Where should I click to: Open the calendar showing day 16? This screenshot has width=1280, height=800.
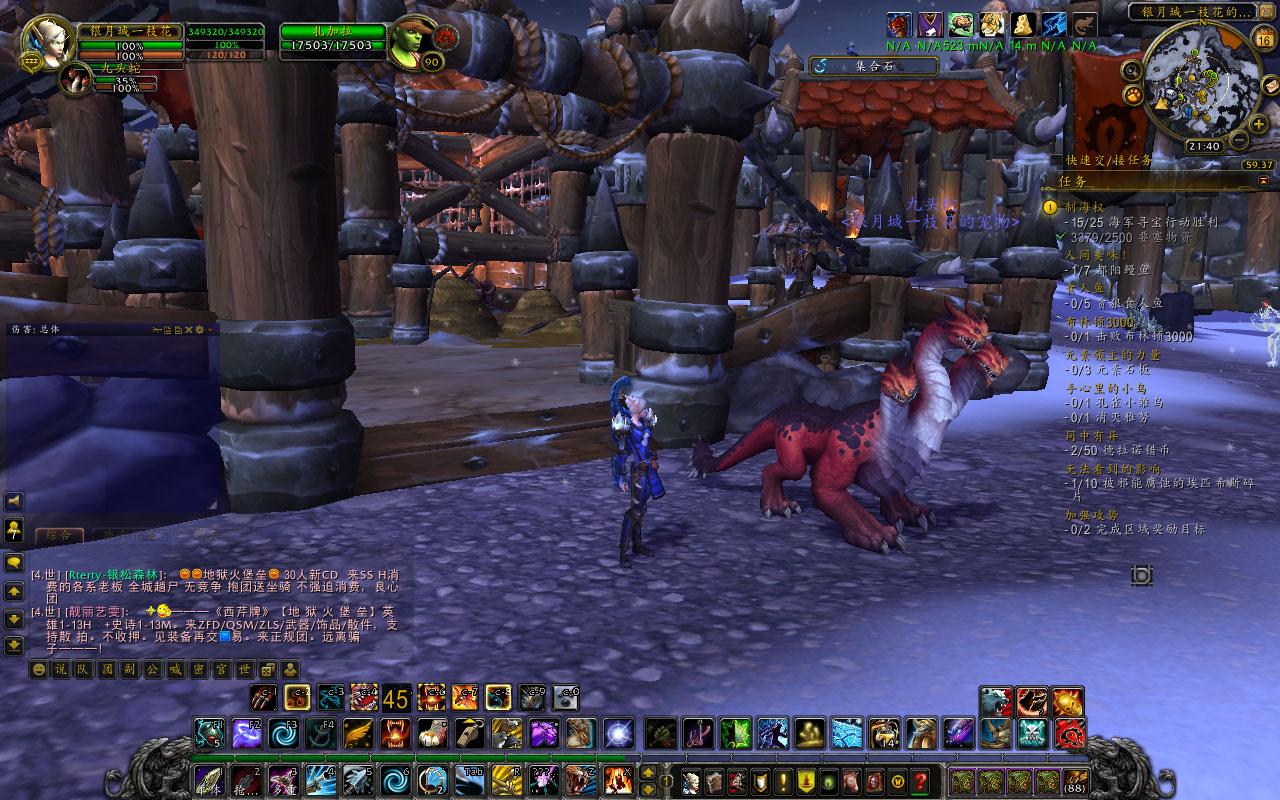(1263, 40)
